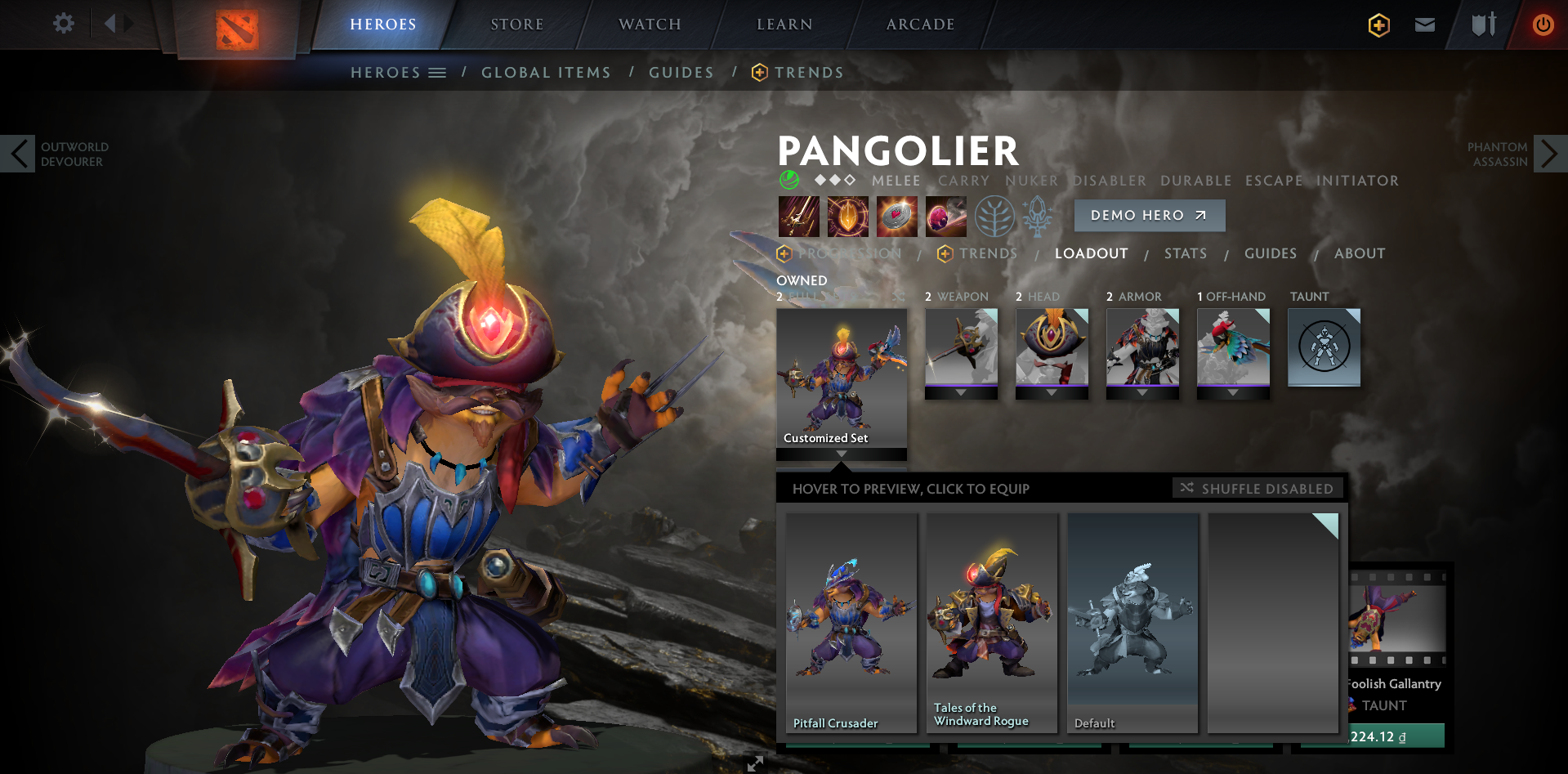Select Pangolier's ultimate Rolling Thunder icon
Image resolution: width=1568 pixels, height=774 pixels.
pyautogui.click(x=945, y=217)
